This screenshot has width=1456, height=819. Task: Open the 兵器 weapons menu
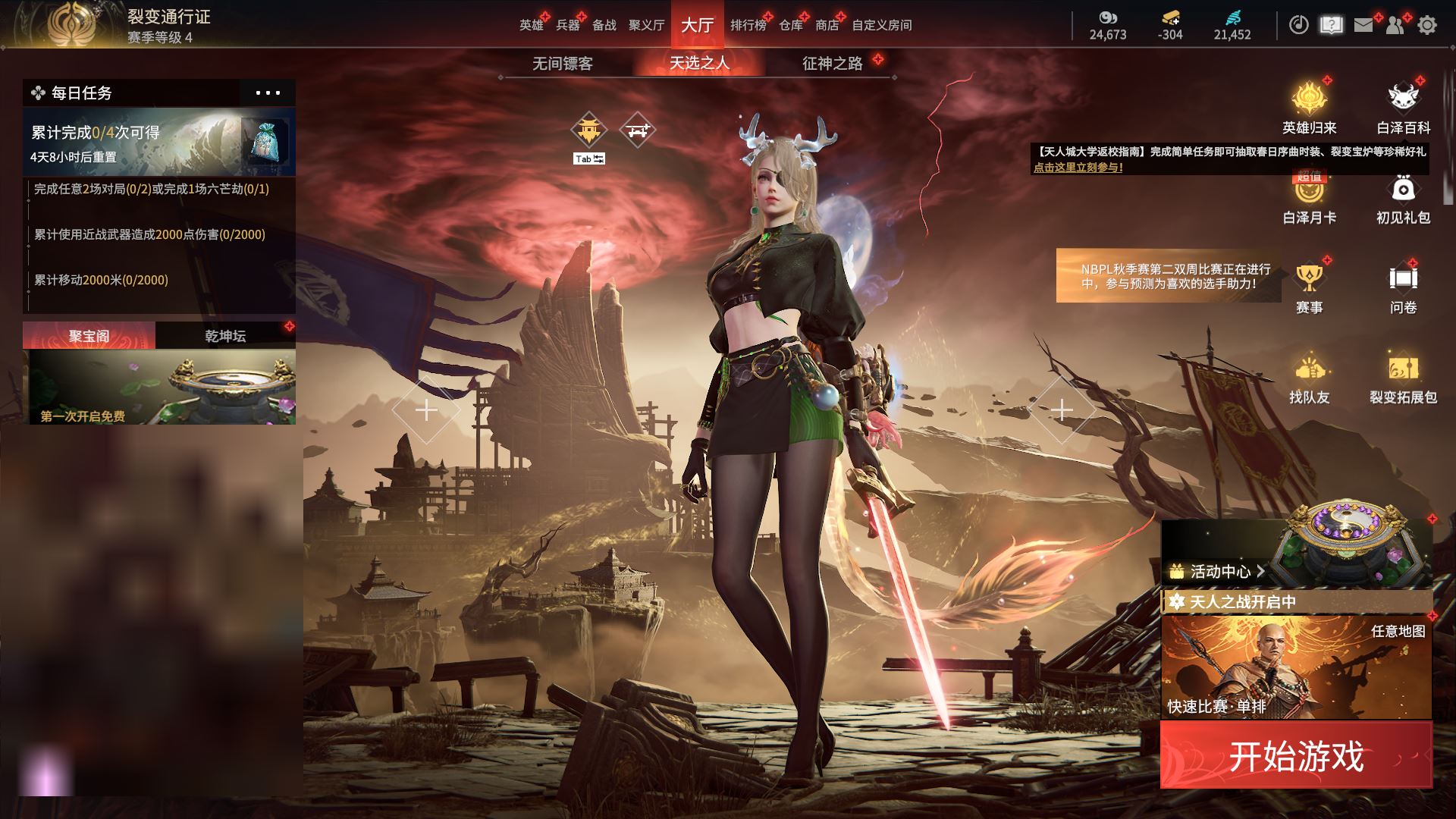[x=567, y=25]
